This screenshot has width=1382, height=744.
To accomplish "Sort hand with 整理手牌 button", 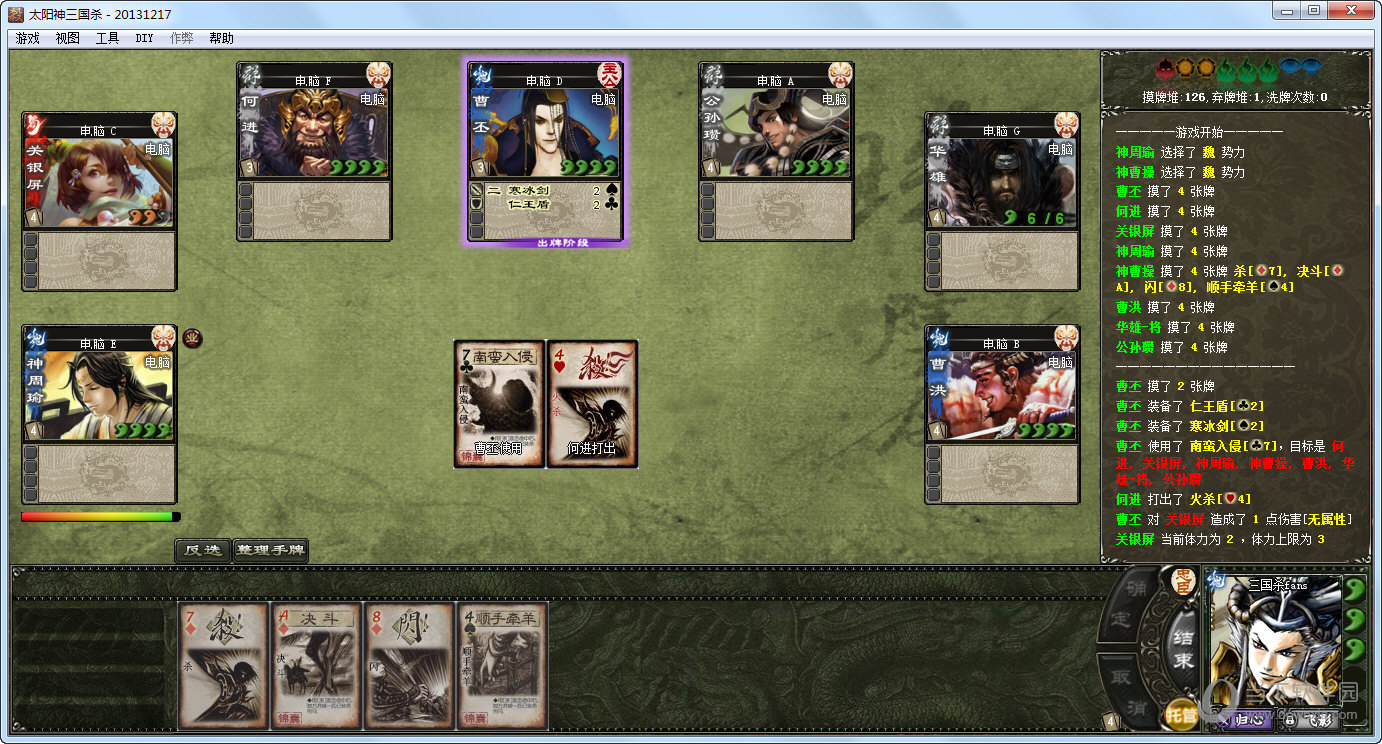I will coord(270,550).
